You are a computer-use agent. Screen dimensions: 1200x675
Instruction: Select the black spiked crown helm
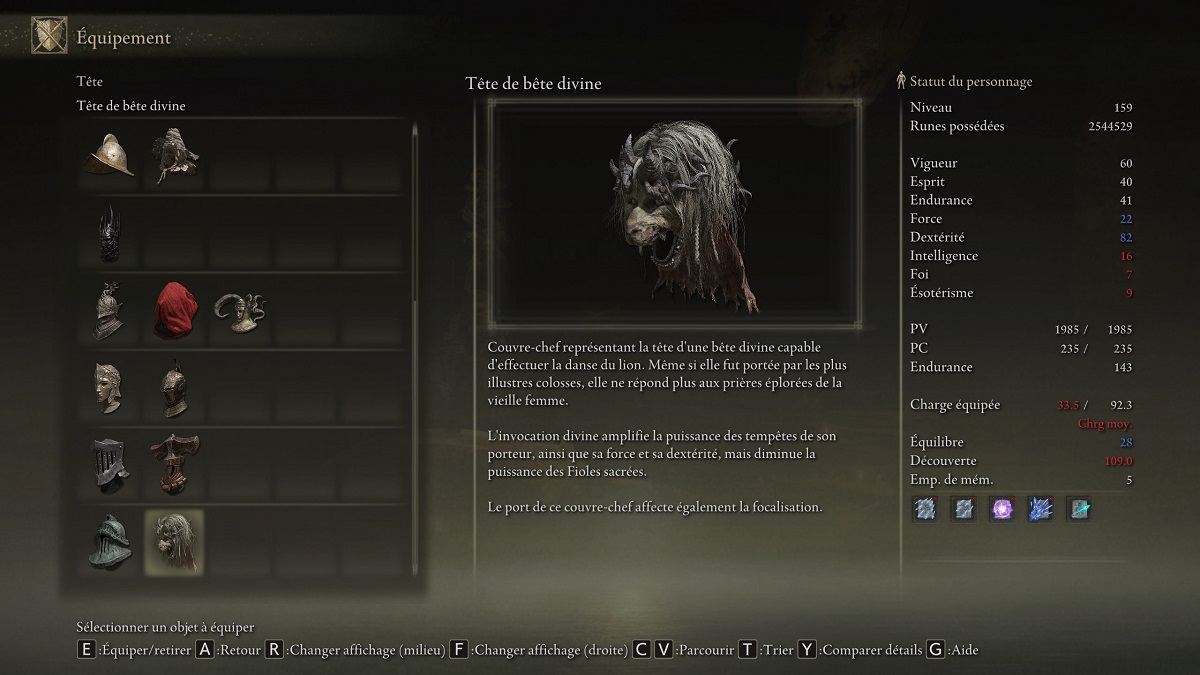tap(109, 233)
